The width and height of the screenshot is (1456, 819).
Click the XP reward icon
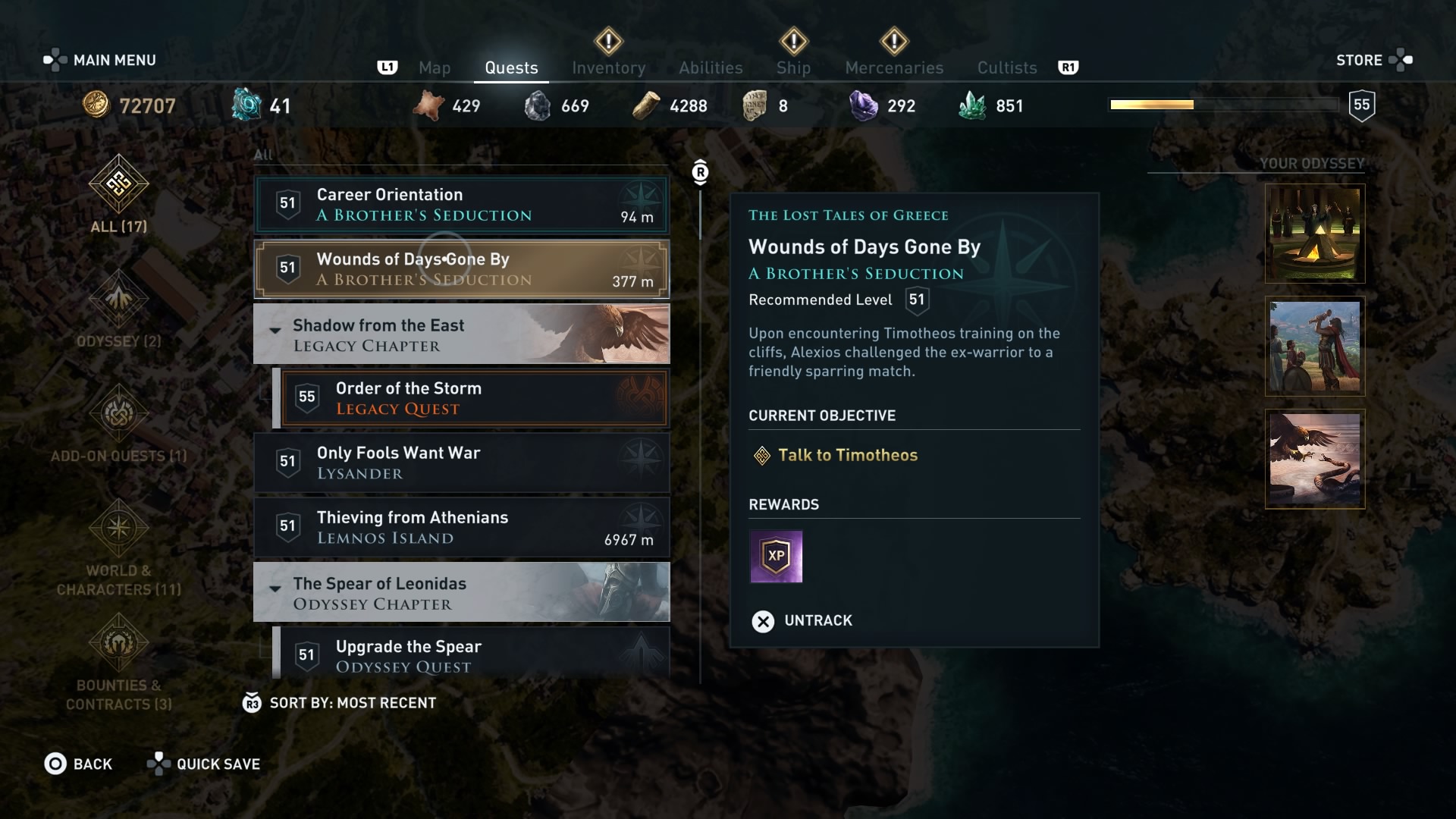[x=776, y=557]
